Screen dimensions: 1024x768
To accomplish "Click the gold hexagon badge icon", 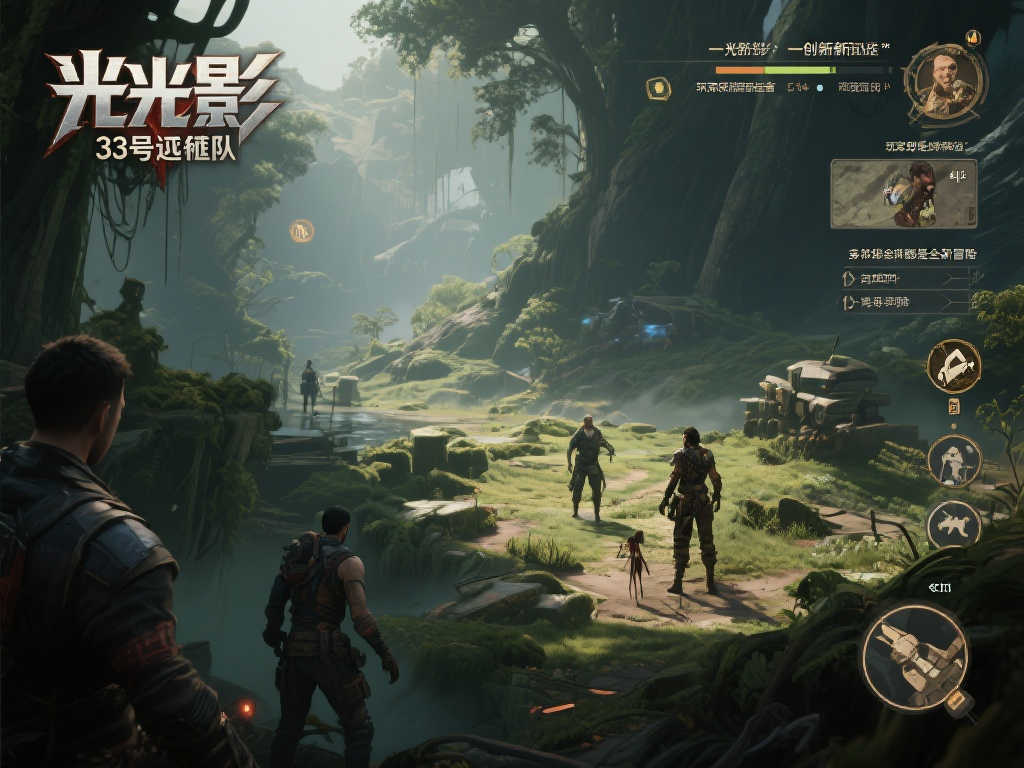I will pyautogui.click(x=657, y=88).
